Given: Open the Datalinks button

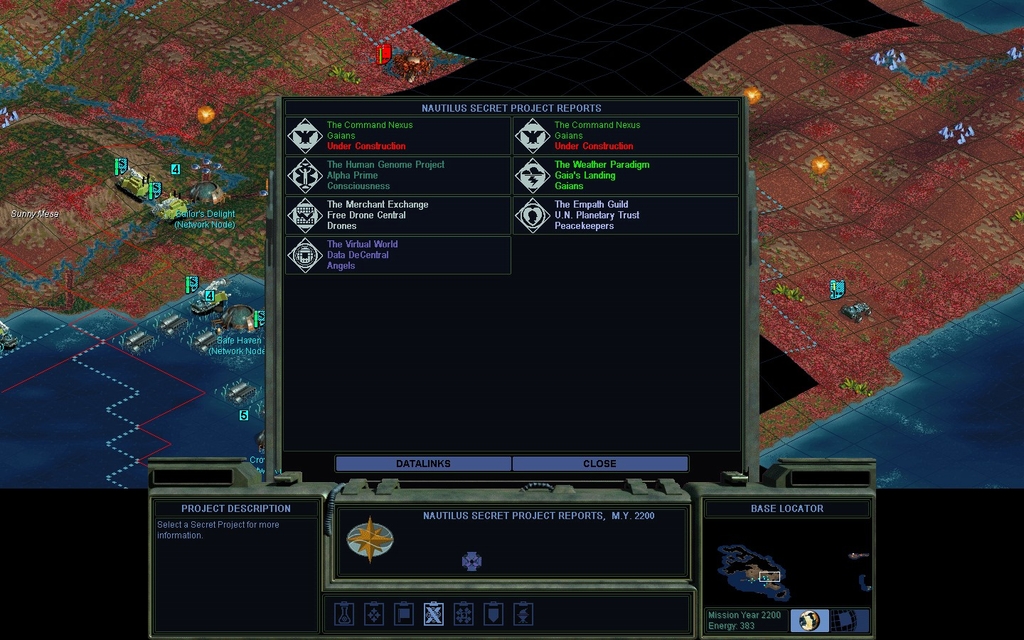Looking at the screenshot, I should [423, 464].
